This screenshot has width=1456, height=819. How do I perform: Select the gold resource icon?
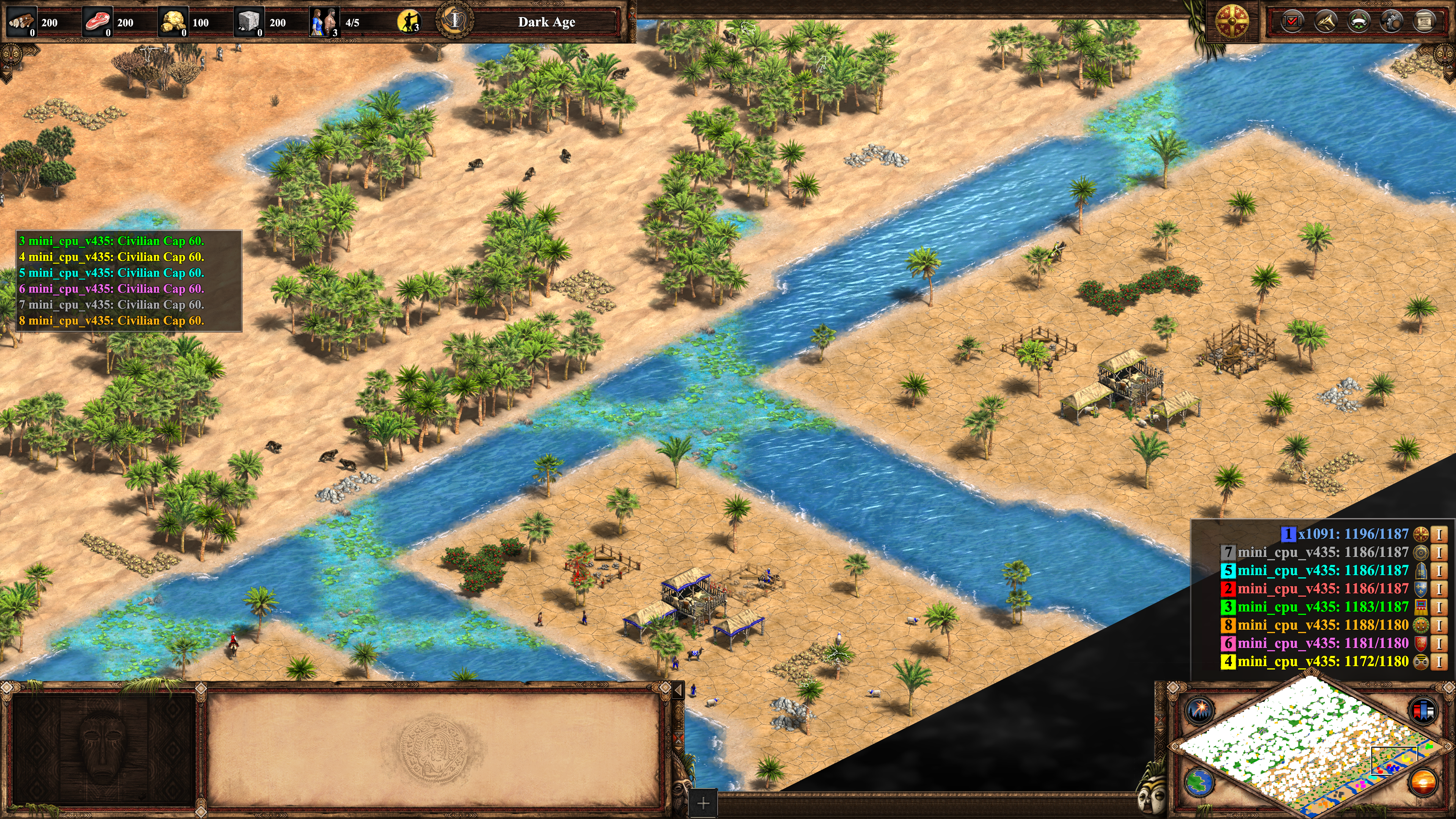pyautogui.click(x=173, y=22)
